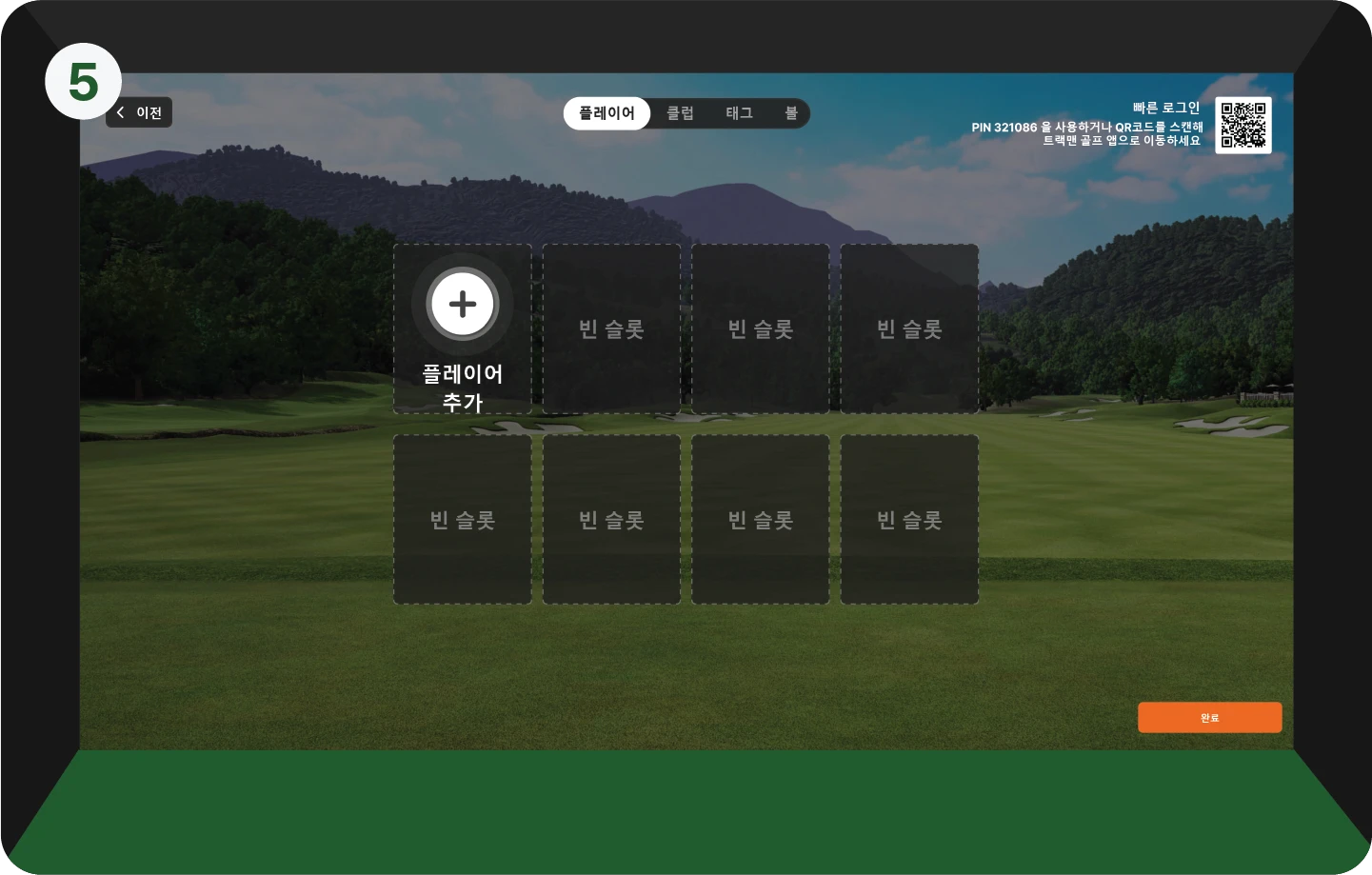Click the quick login QR code
This screenshot has width=1372, height=875.
[x=1243, y=126]
